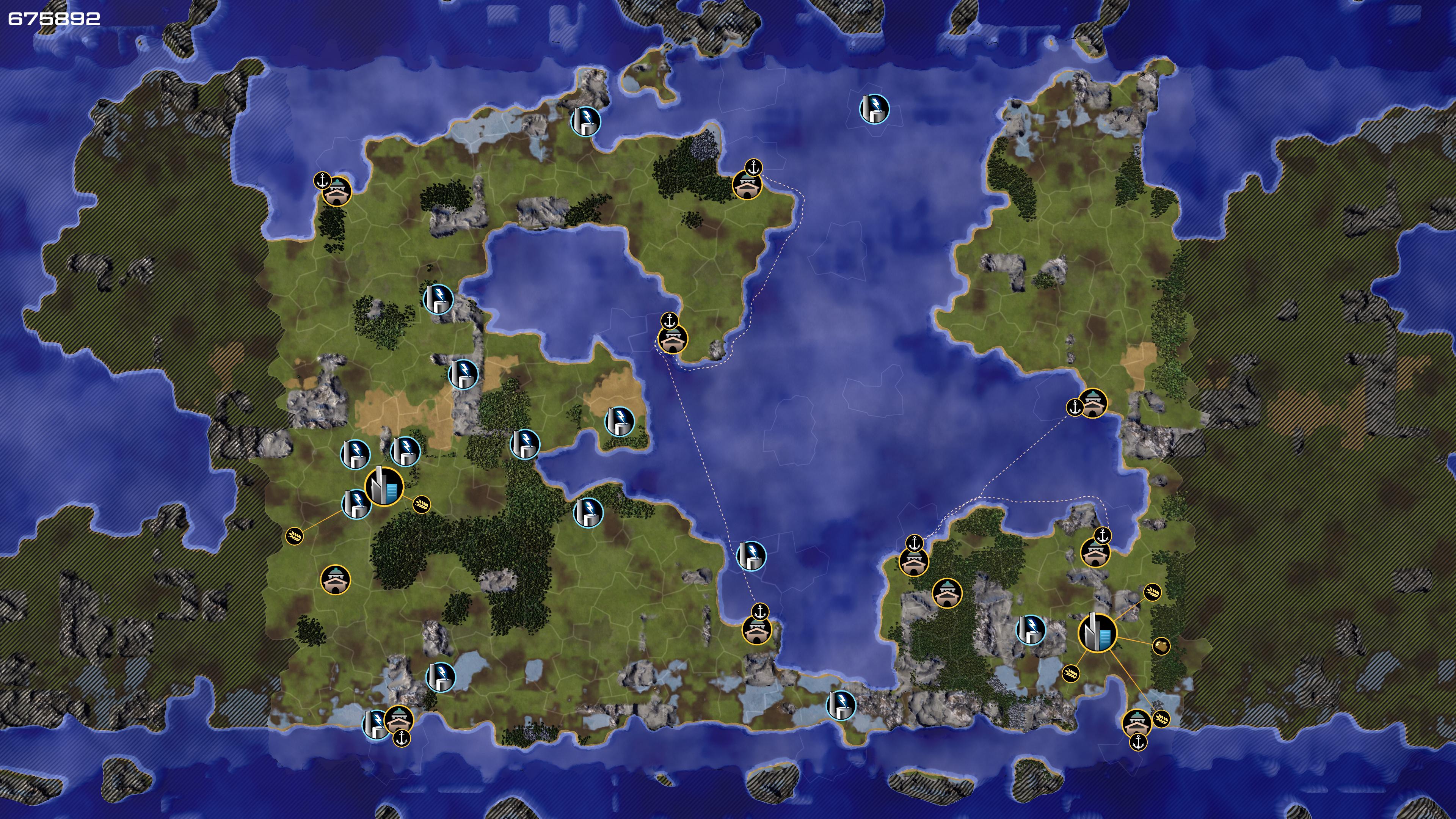Open the skyscraper city linked to the ore marker

[x=1097, y=632]
